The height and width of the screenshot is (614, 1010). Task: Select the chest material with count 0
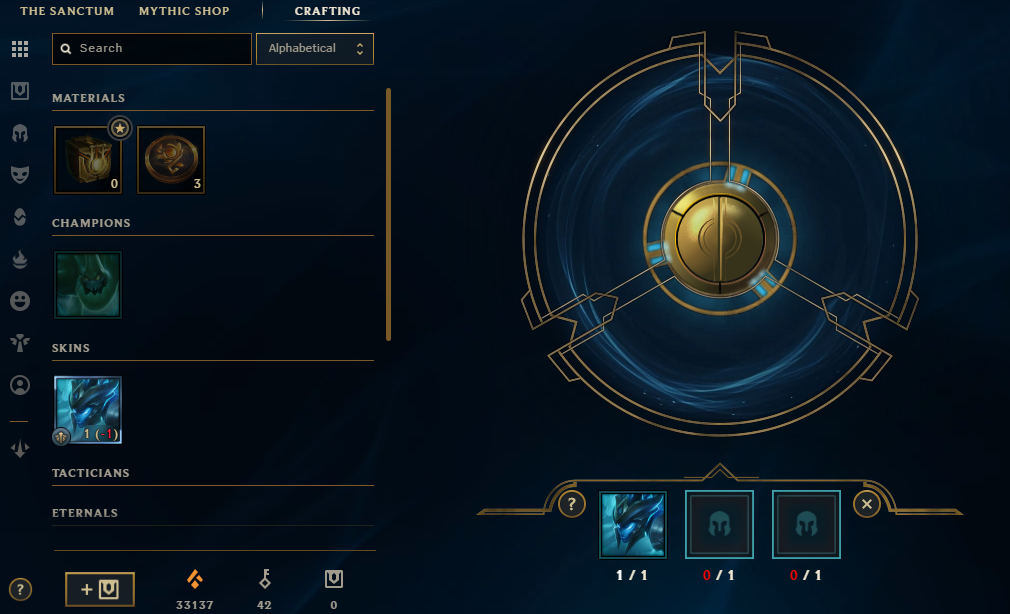coord(88,160)
